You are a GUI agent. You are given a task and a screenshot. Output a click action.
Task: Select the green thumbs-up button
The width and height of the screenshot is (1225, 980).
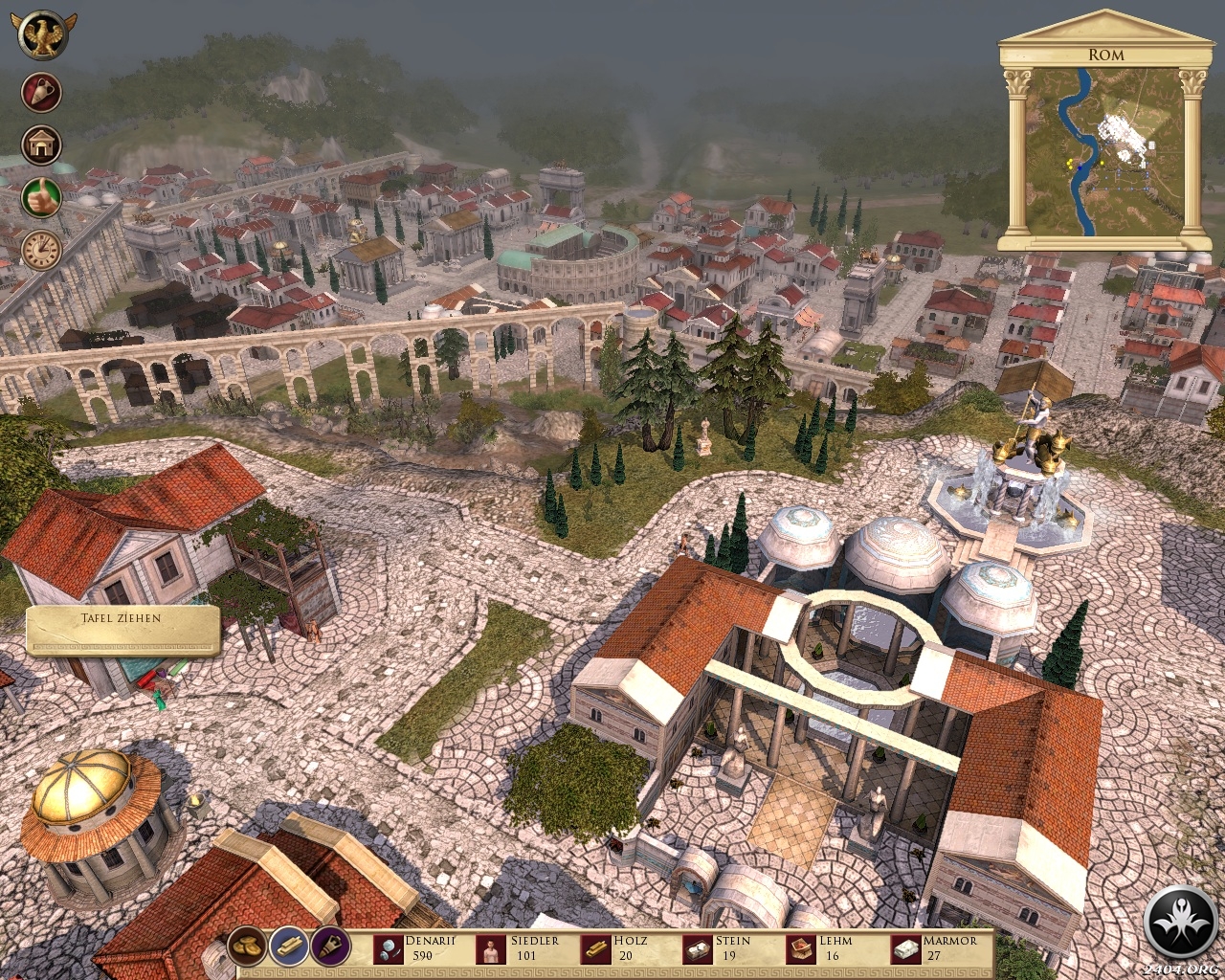pos(42,197)
